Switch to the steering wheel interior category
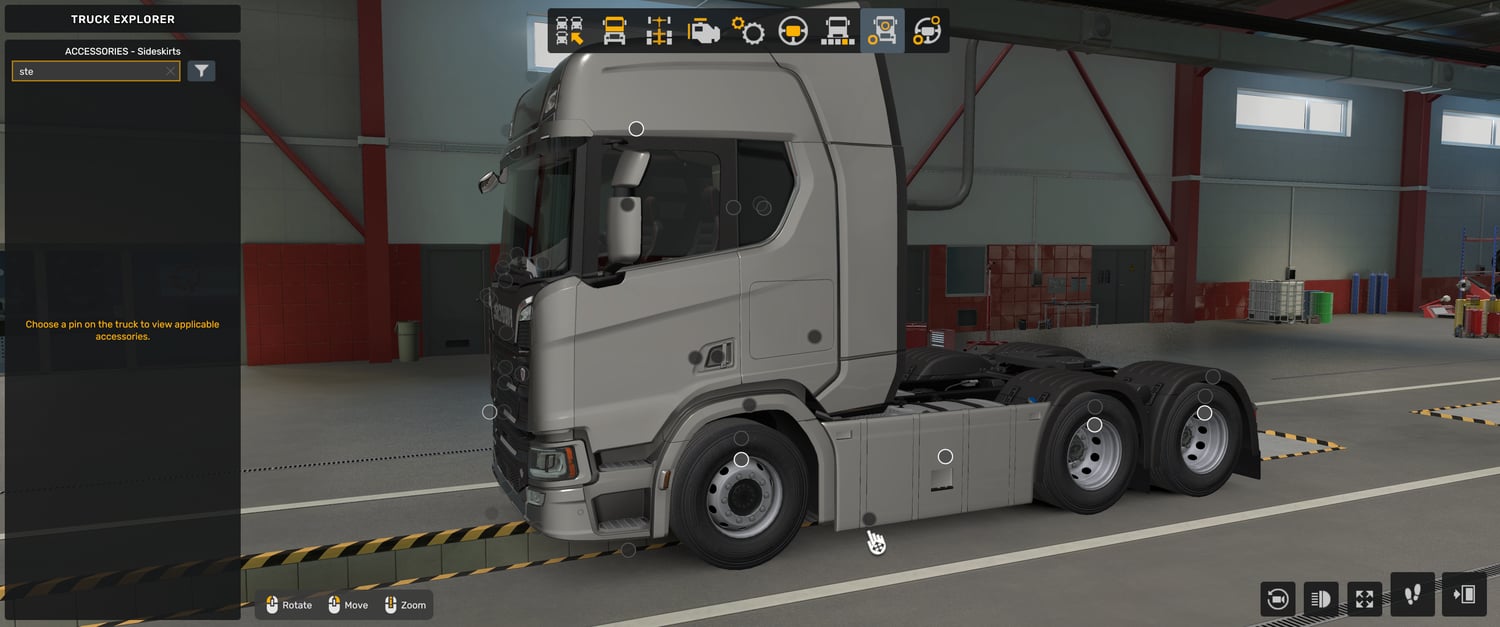 (x=793, y=31)
